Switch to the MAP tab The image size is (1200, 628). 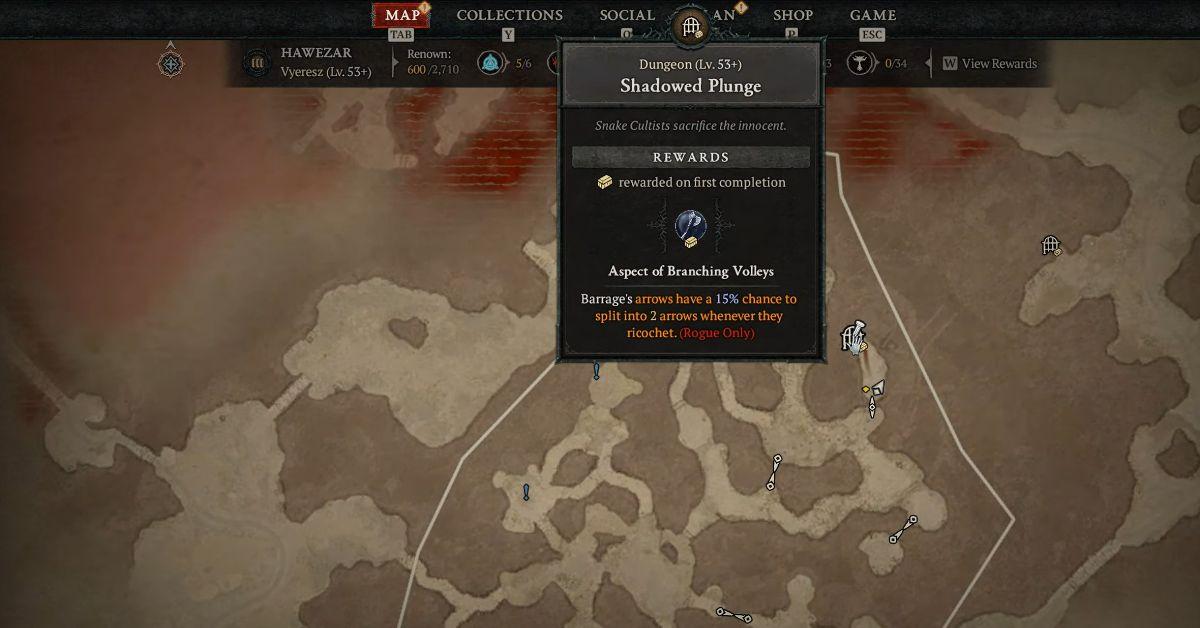[x=402, y=16]
